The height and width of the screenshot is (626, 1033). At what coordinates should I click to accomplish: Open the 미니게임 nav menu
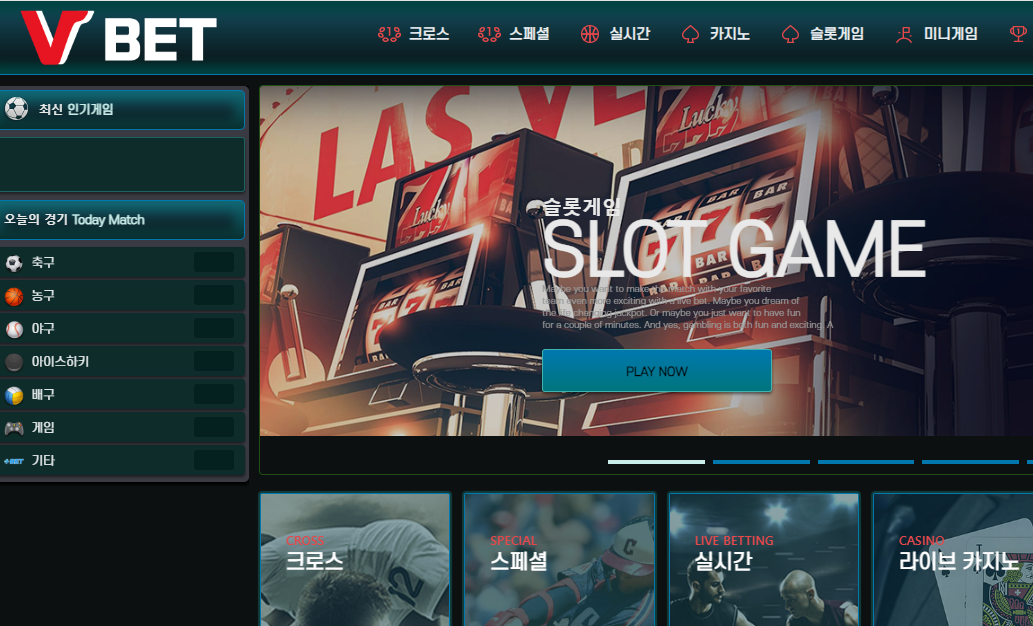pos(937,34)
